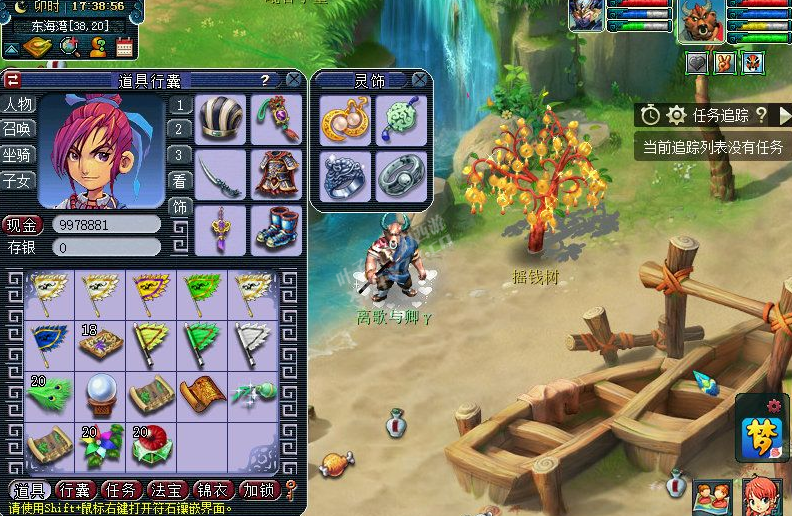Select the crystal ball item
The width and height of the screenshot is (792, 516).
(101, 391)
